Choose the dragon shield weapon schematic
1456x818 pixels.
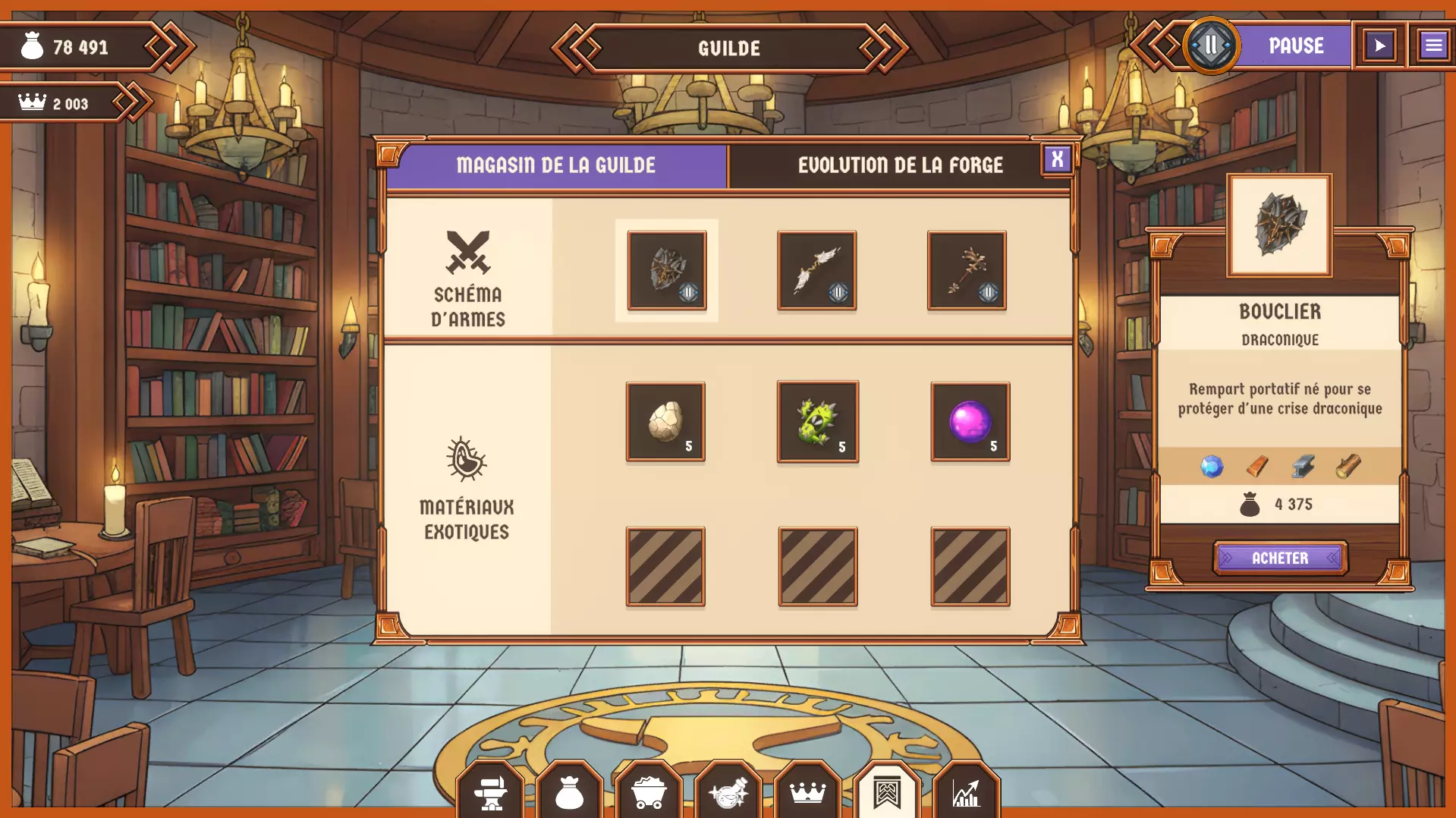[x=667, y=271]
